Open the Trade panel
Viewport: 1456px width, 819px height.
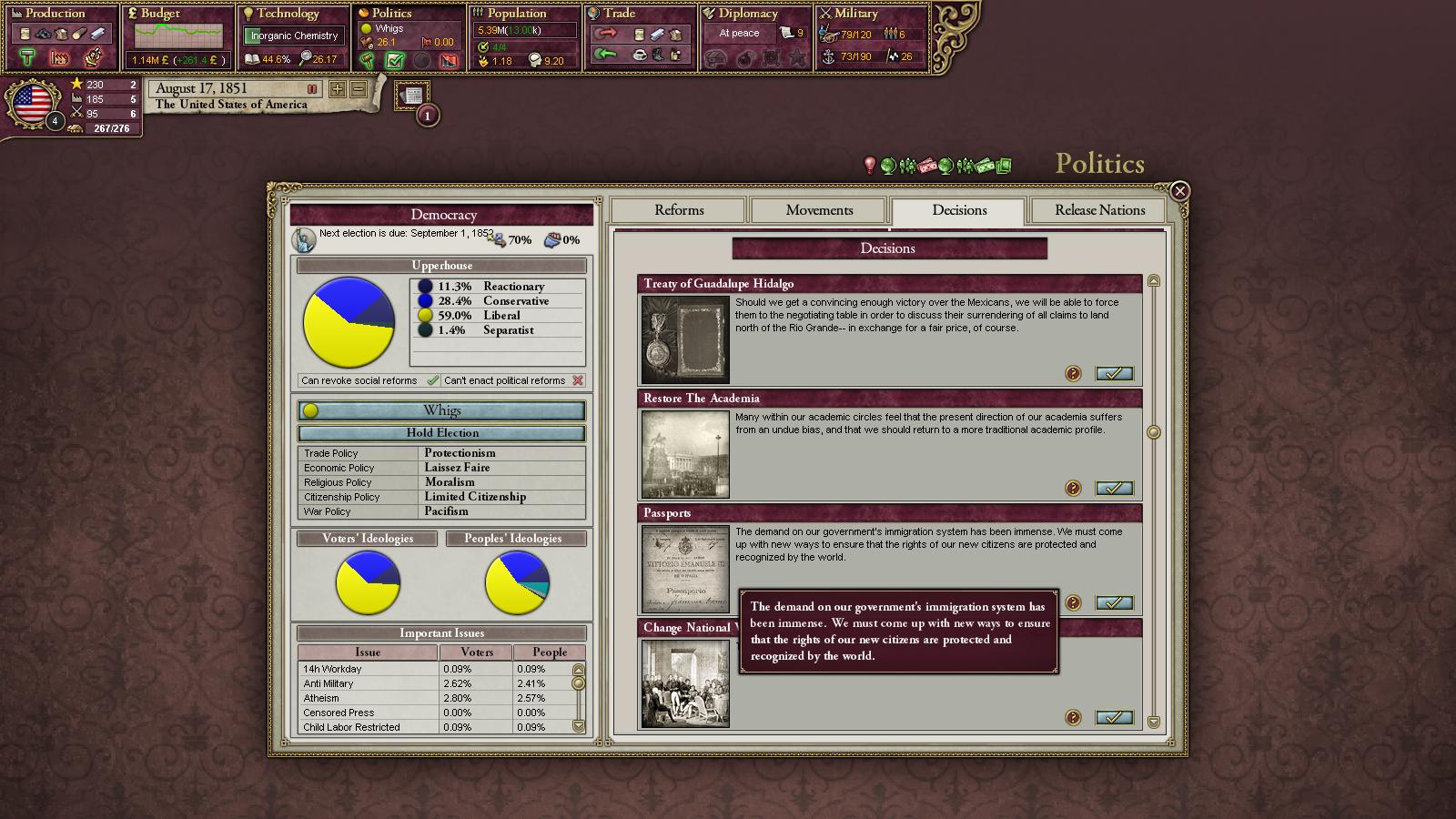619,14
